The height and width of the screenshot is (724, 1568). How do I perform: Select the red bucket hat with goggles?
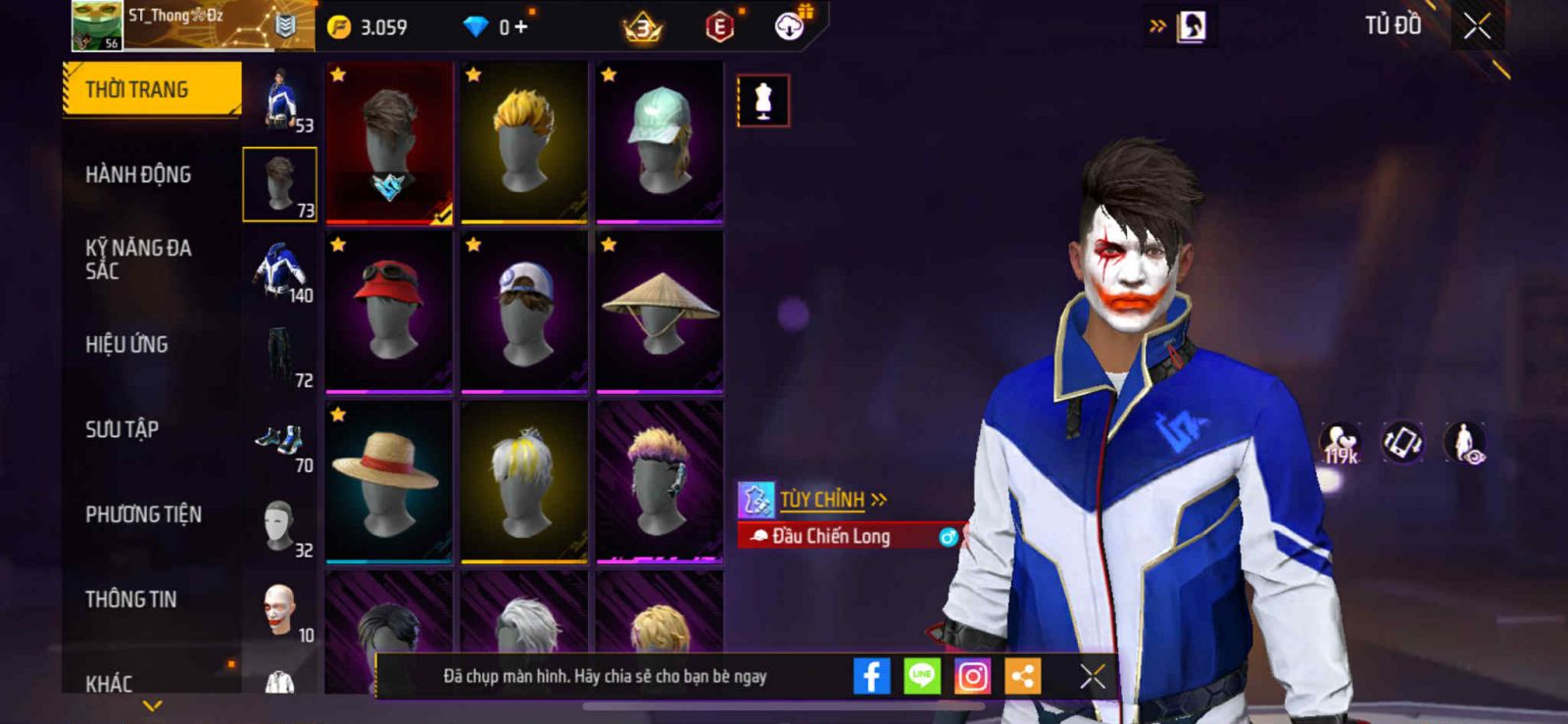389,312
